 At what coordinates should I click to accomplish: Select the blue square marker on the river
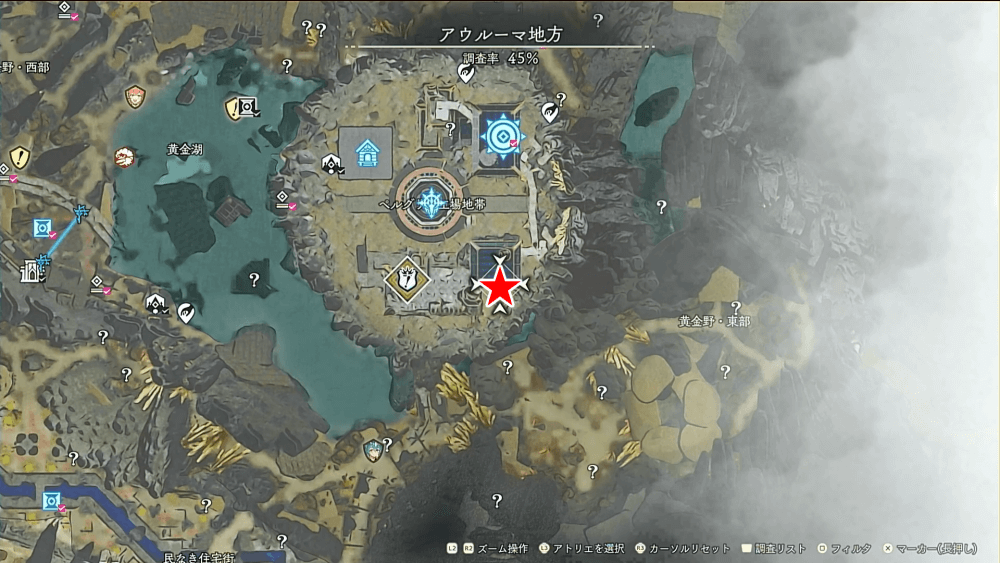click(x=51, y=499)
